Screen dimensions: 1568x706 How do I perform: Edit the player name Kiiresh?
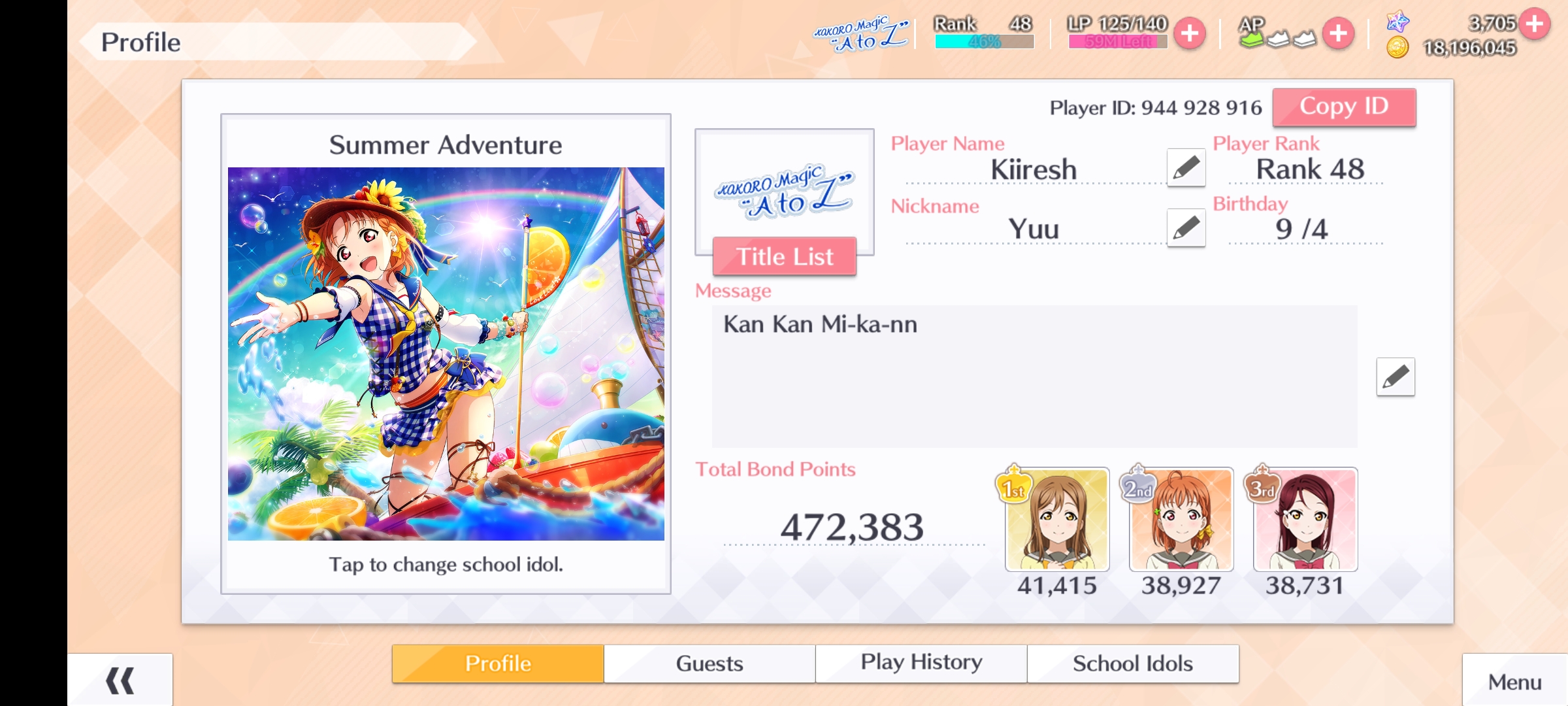1186,168
